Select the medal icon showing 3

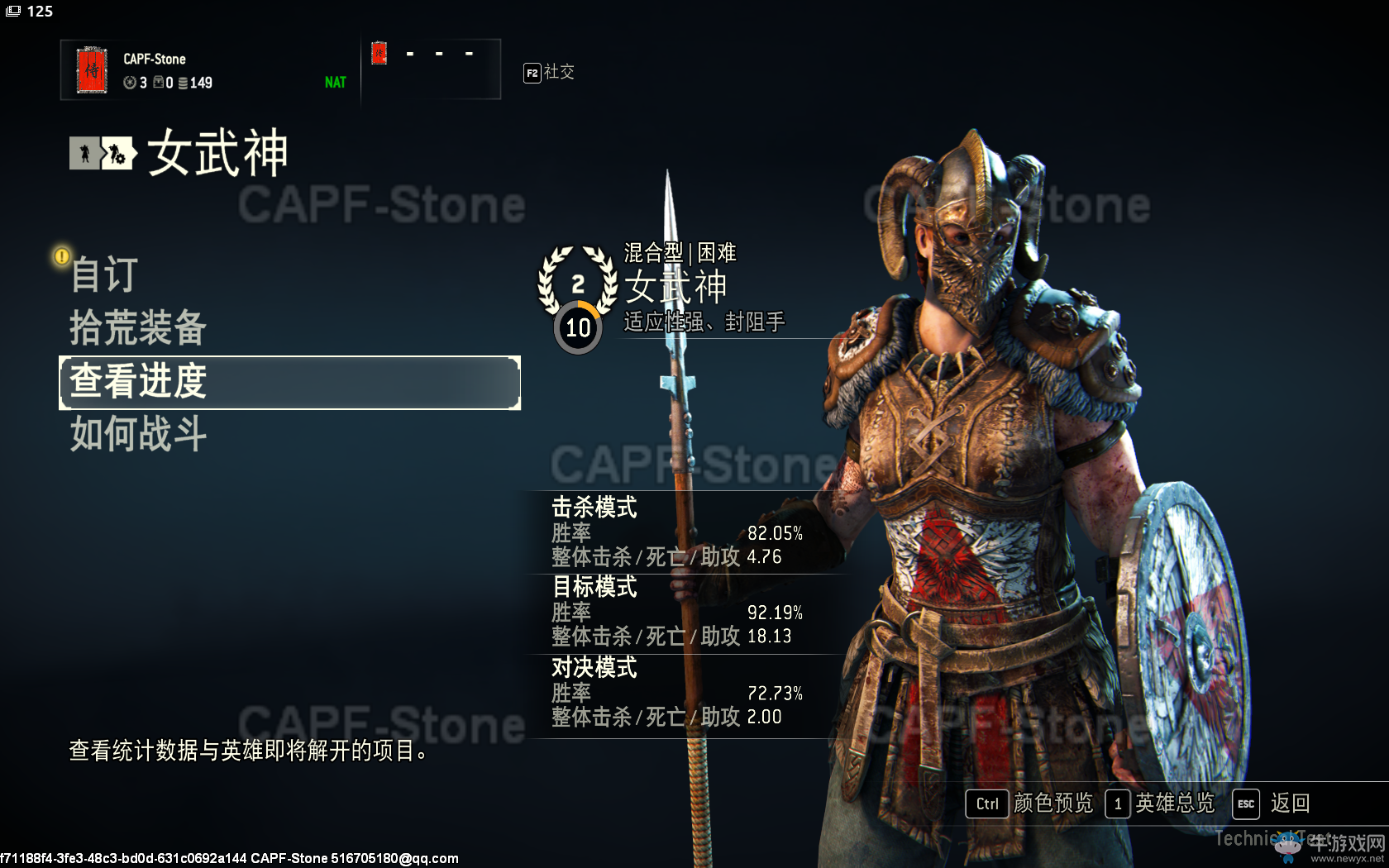click(130, 83)
